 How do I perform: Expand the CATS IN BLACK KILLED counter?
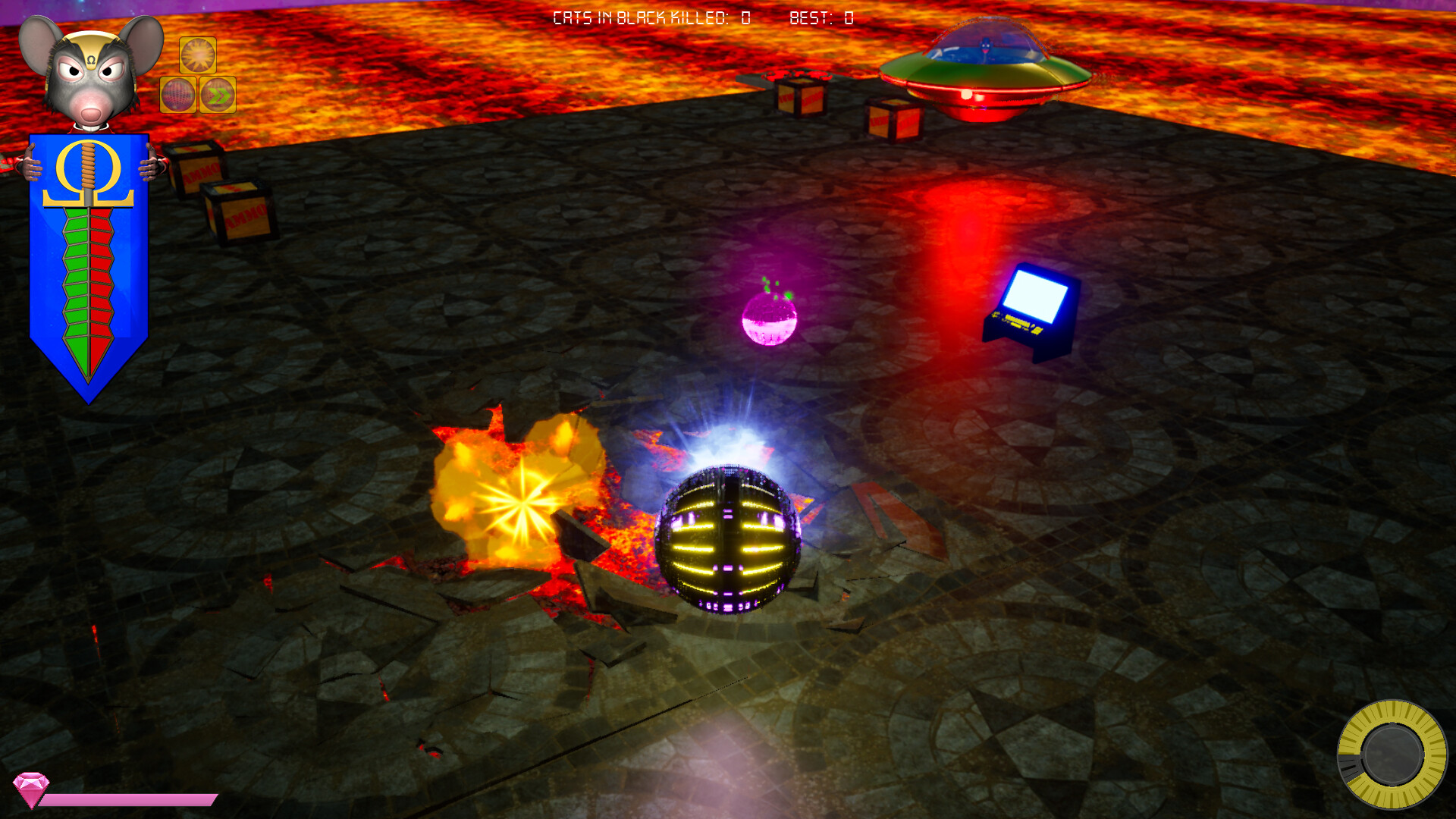pyautogui.click(x=652, y=18)
